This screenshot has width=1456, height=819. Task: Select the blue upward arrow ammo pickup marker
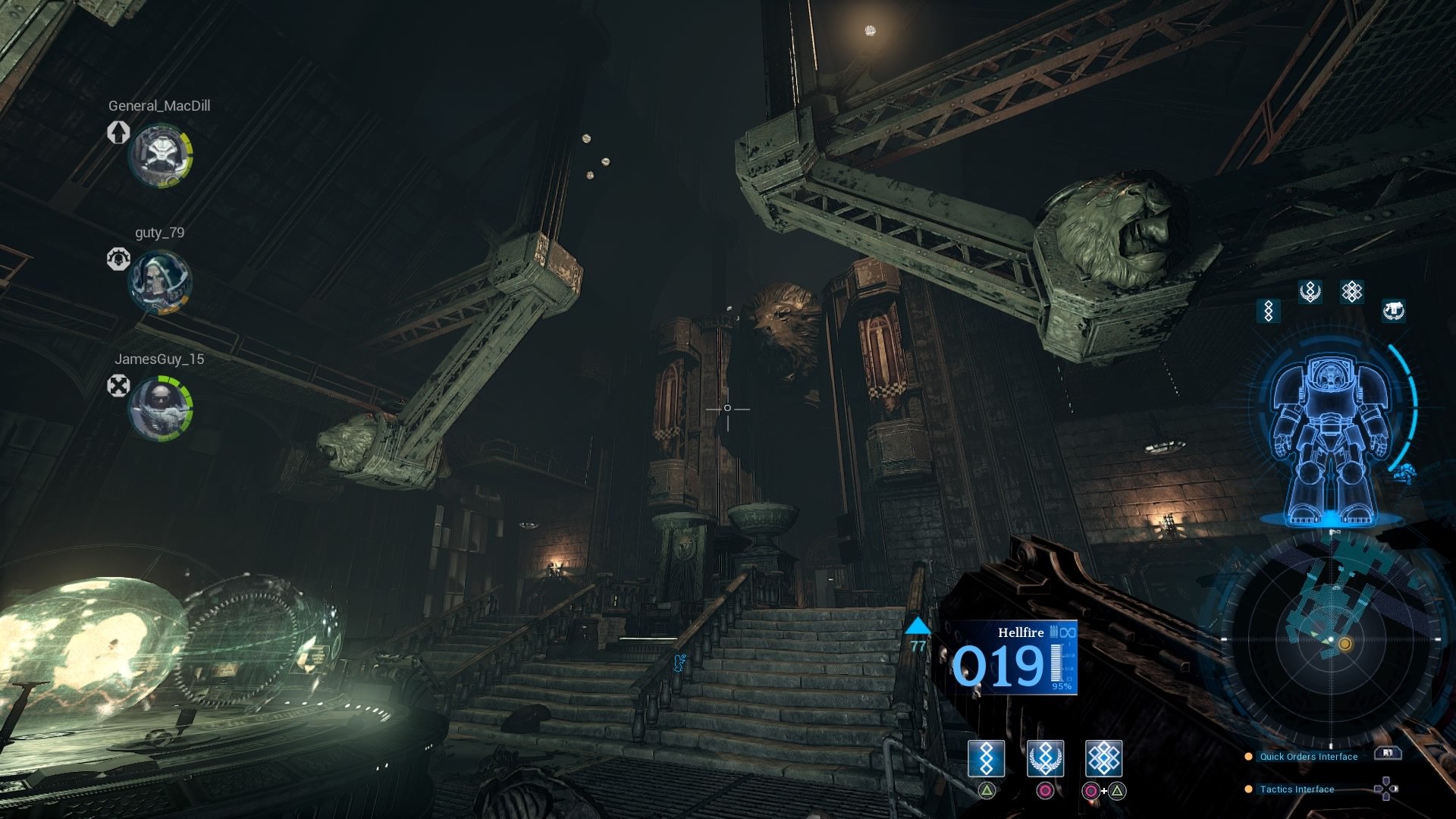918,626
